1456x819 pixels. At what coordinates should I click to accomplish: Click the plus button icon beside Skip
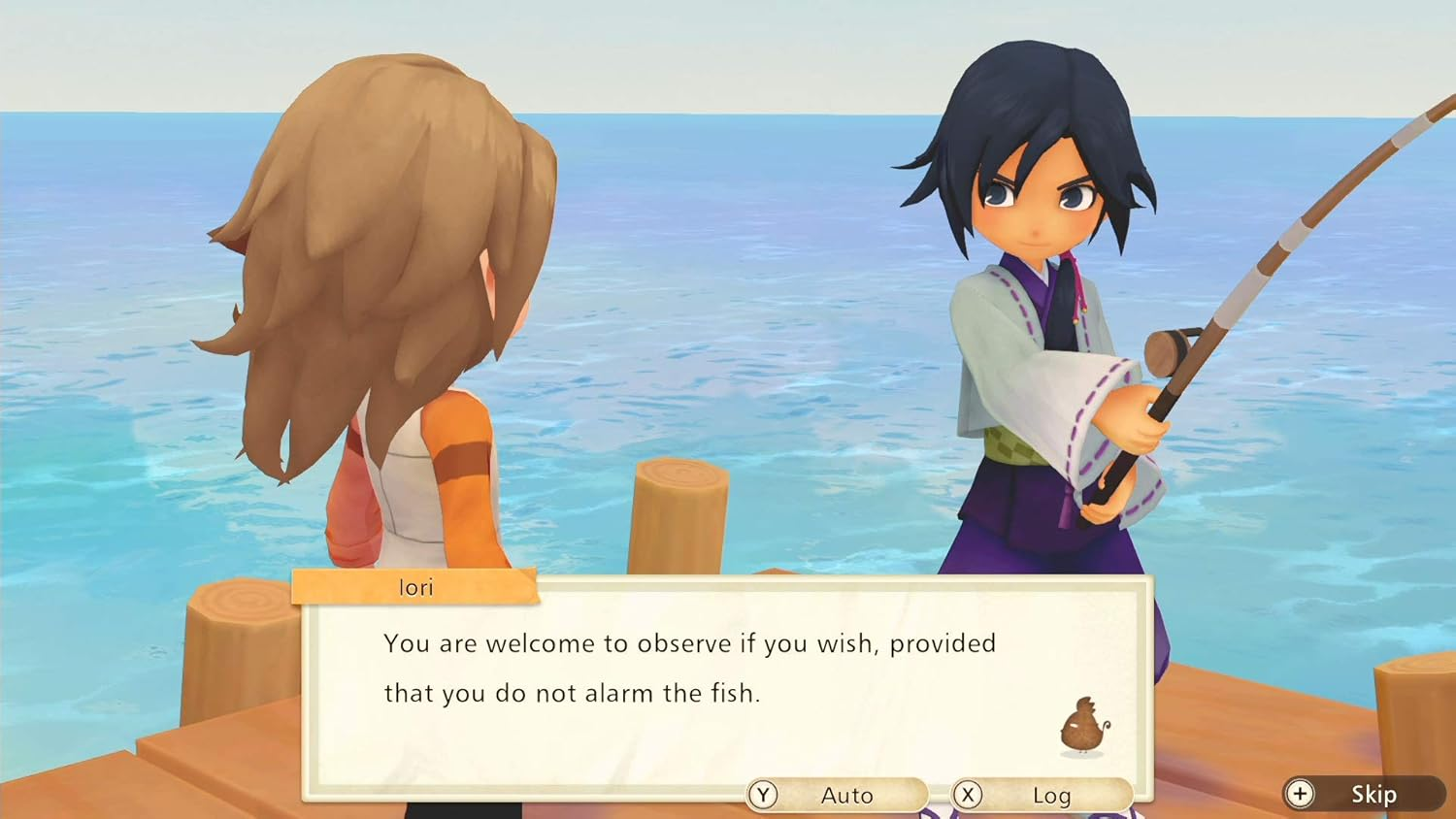coord(1298,794)
